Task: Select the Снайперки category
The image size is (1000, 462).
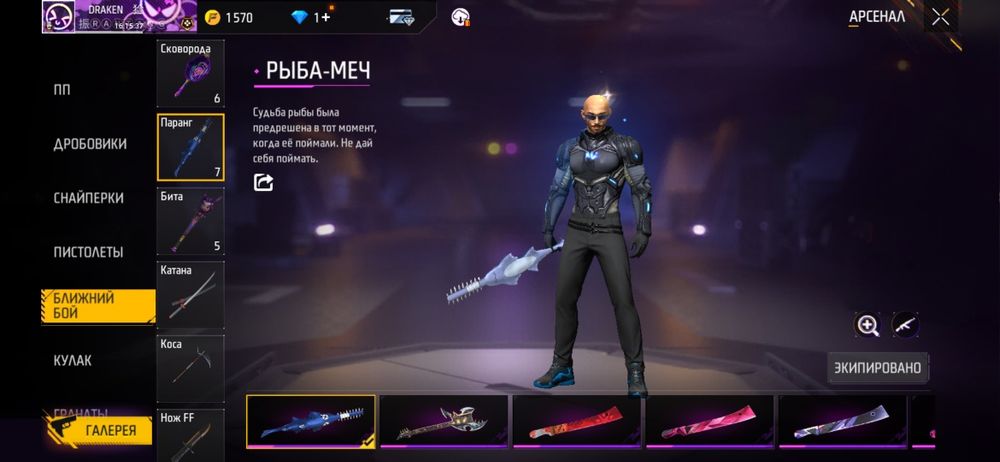Action: (89, 198)
